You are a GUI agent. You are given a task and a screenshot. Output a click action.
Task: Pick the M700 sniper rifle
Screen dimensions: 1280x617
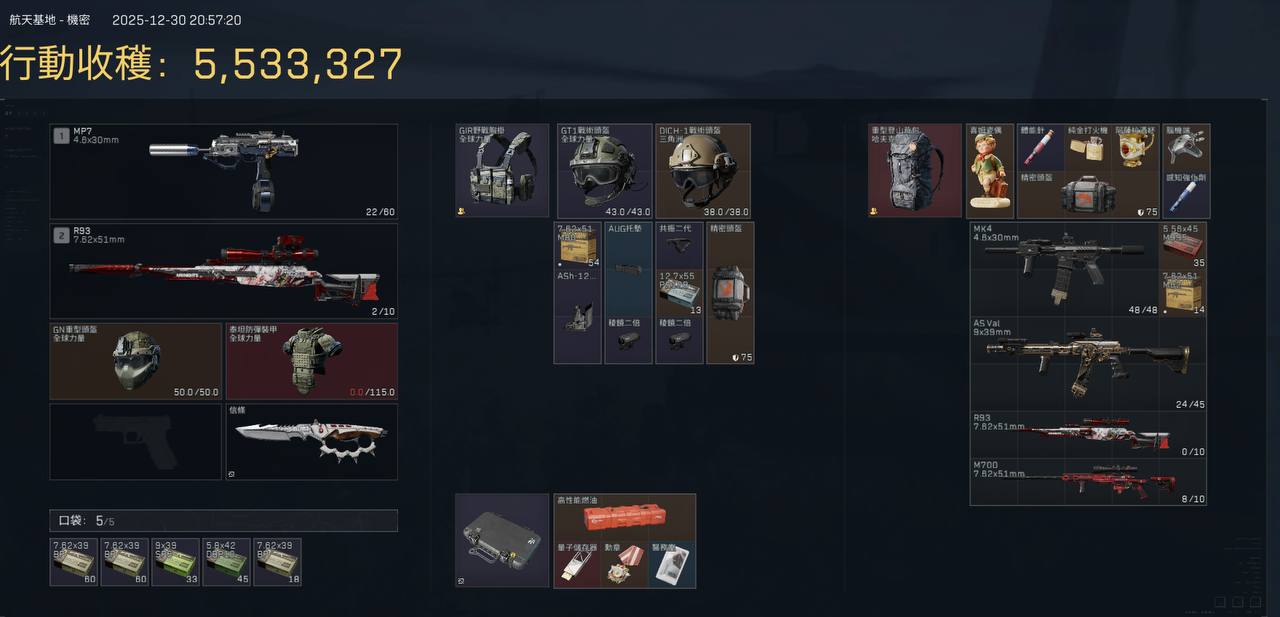click(1088, 483)
